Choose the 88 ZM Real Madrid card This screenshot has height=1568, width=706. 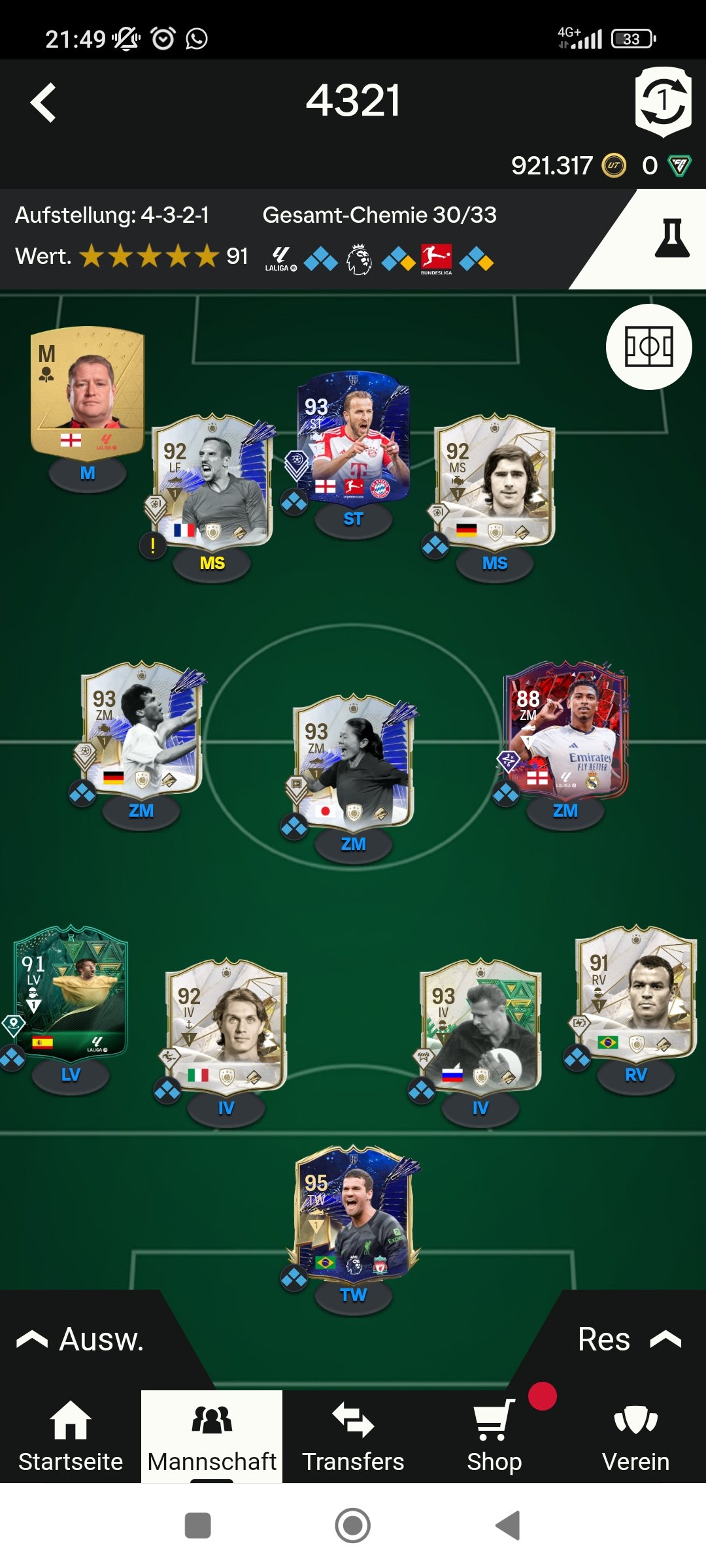point(565,730)
